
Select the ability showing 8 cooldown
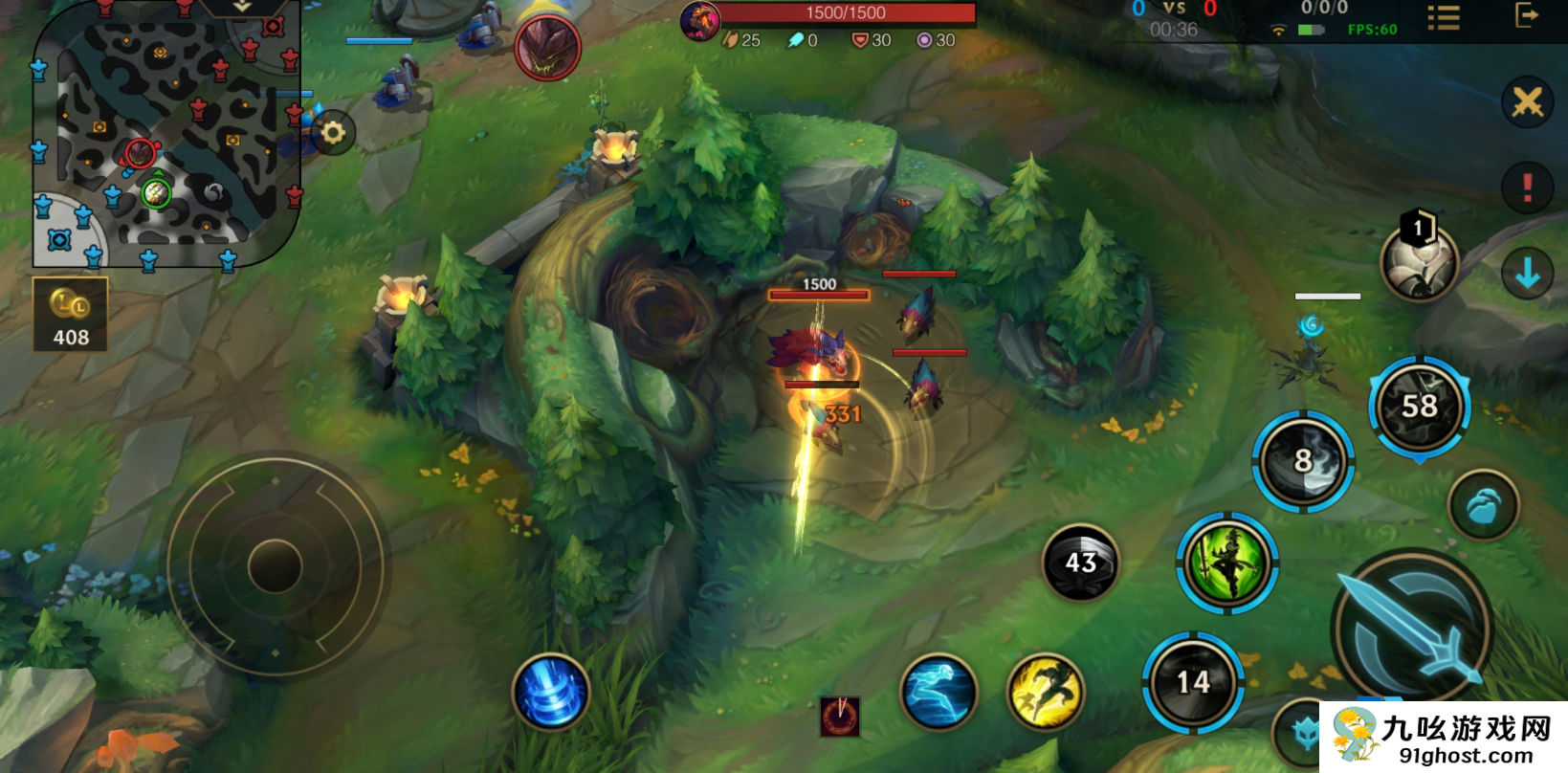click(1303, 462)
